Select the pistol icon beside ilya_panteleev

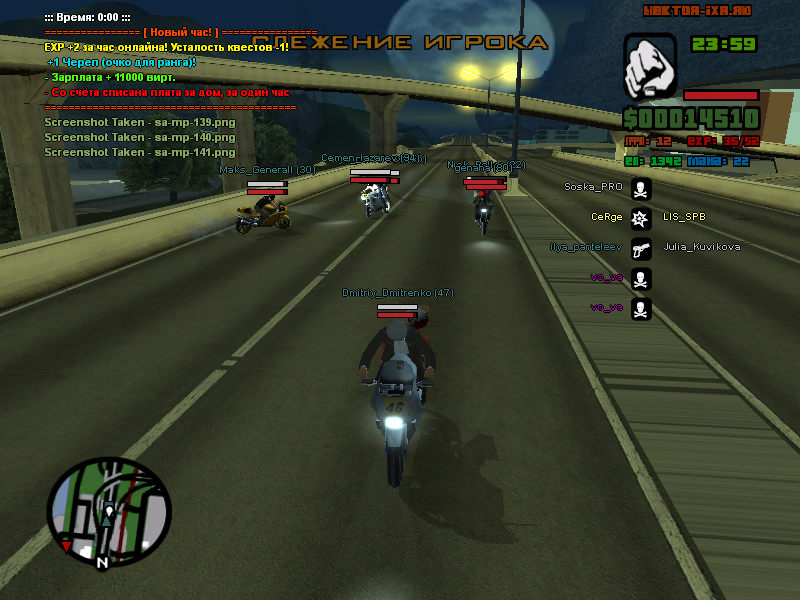(641, 247)
